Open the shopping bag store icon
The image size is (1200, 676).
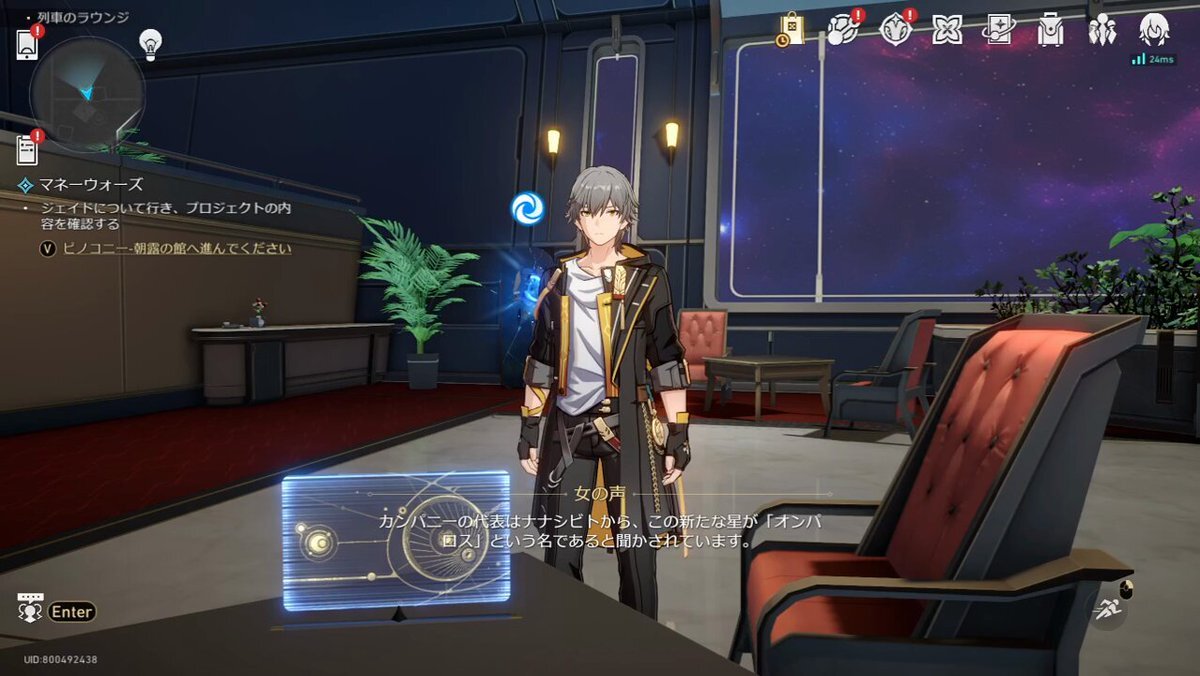(x=791, y=30)
